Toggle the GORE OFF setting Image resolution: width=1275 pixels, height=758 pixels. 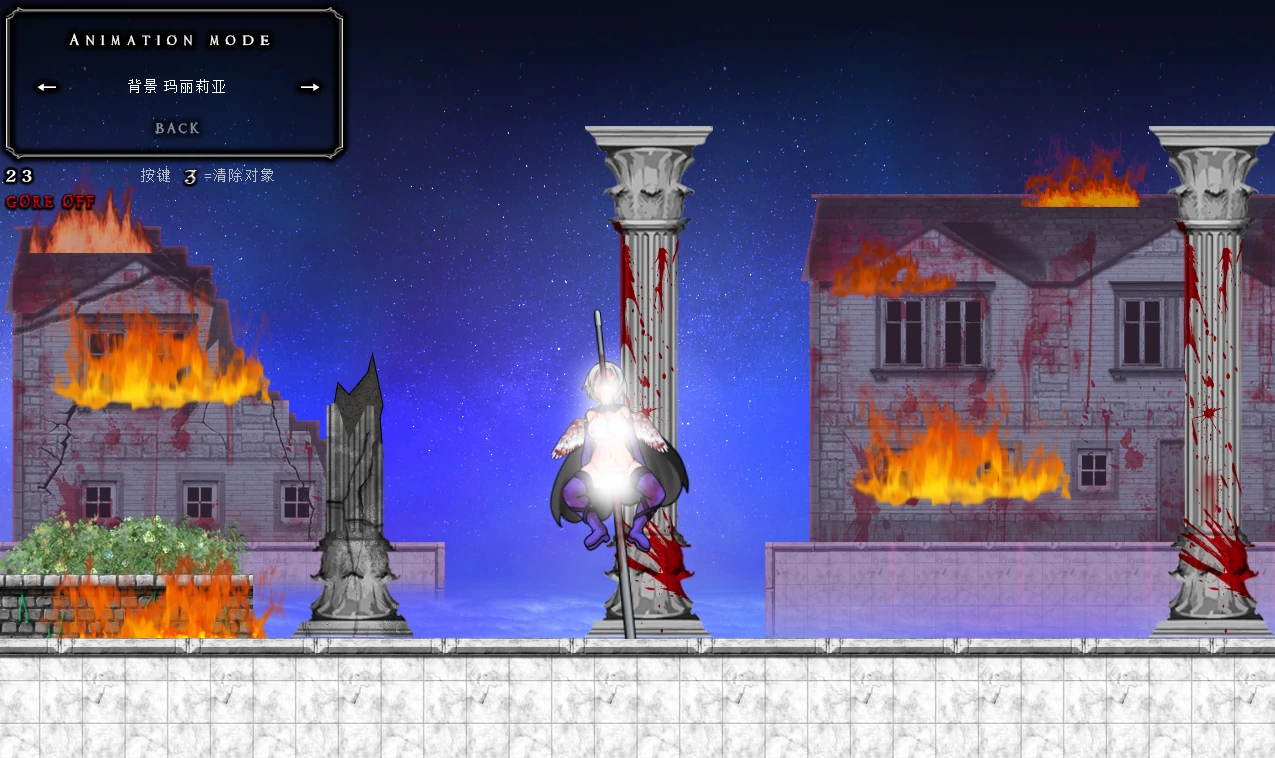(50, 202)
